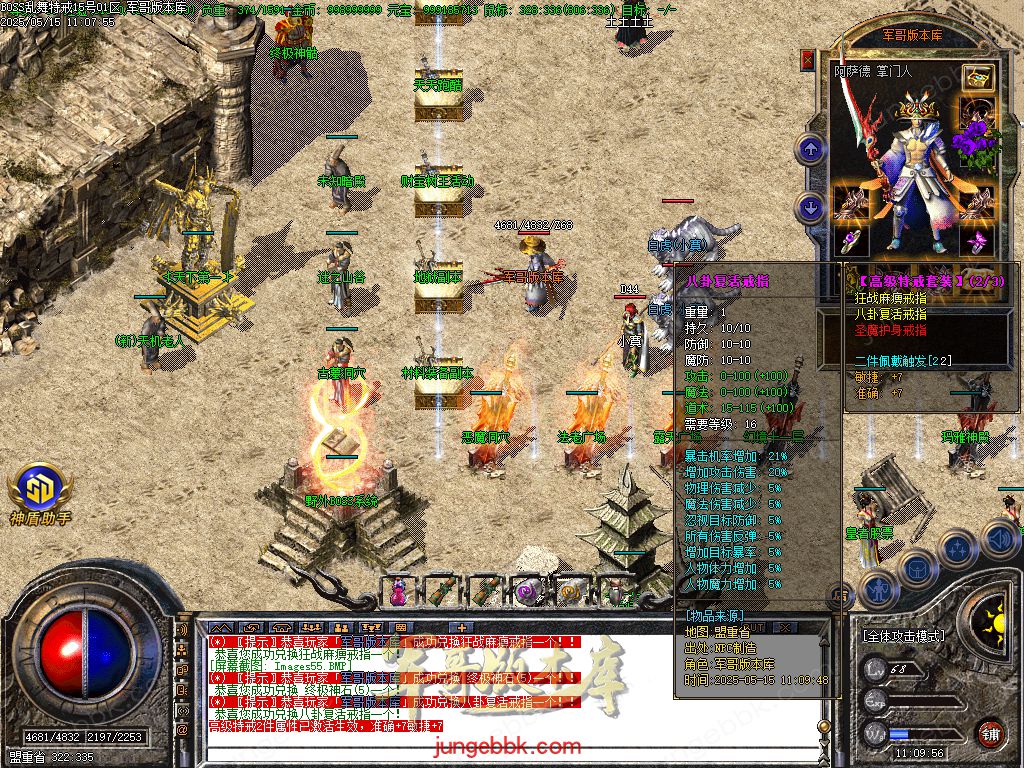Click the down arrow on equipment panel
The height and width of the screenshot is (768, 1024).
click(810, 207)
